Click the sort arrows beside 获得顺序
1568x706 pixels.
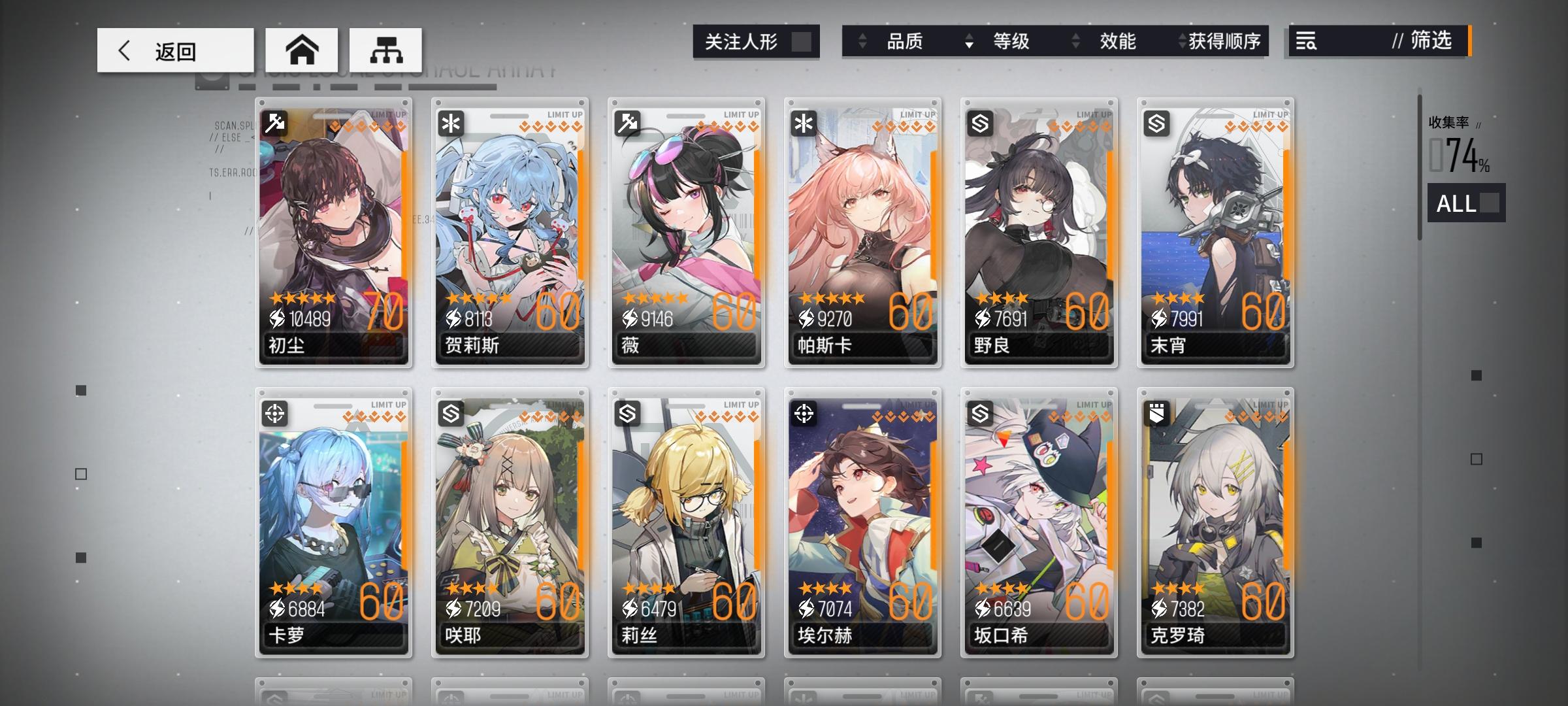tap(1181, 42)
